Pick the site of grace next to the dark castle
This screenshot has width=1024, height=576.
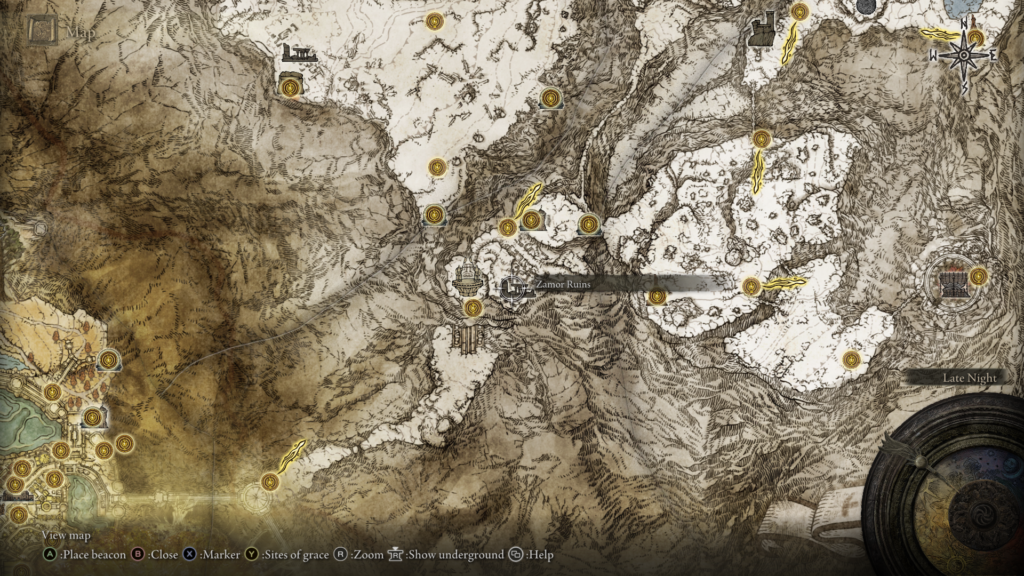tap(799, 12)
